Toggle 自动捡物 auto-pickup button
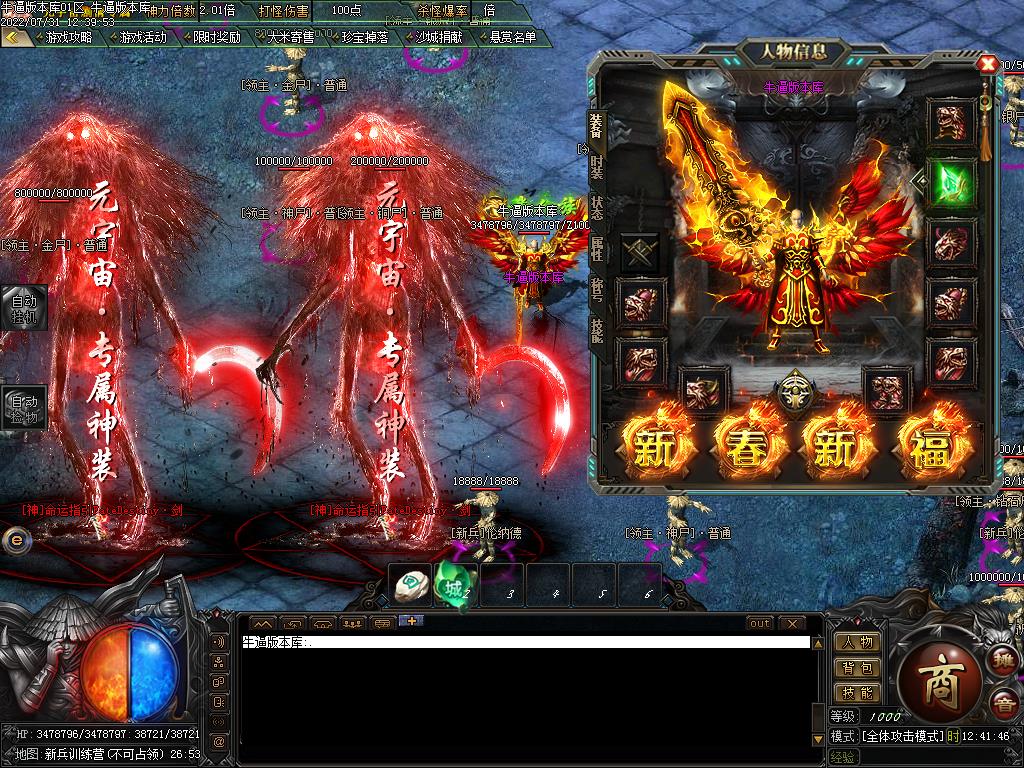 click(x=23, y=408)
